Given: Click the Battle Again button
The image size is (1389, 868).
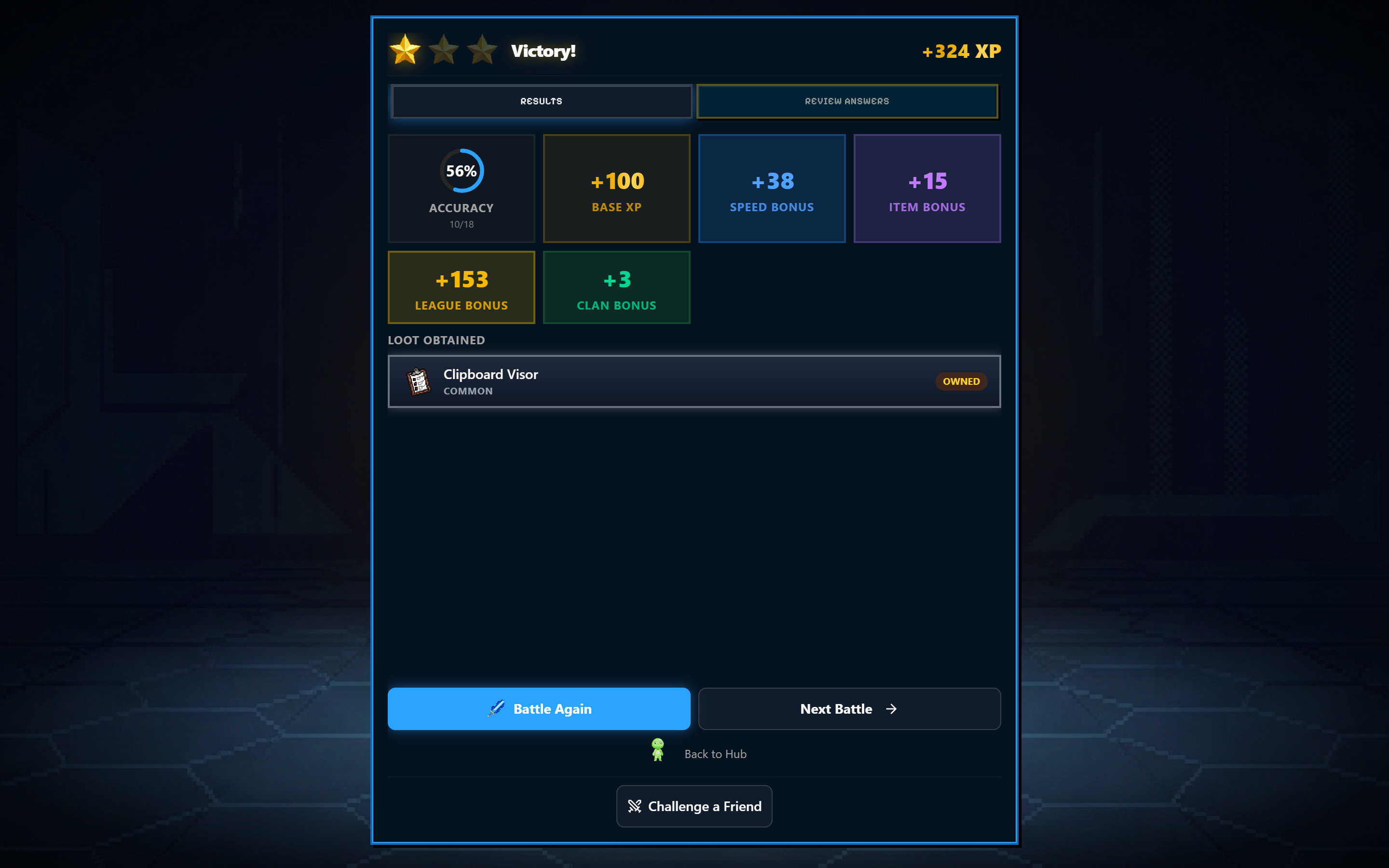Looking at the screenshot, I should coord(538,708).
